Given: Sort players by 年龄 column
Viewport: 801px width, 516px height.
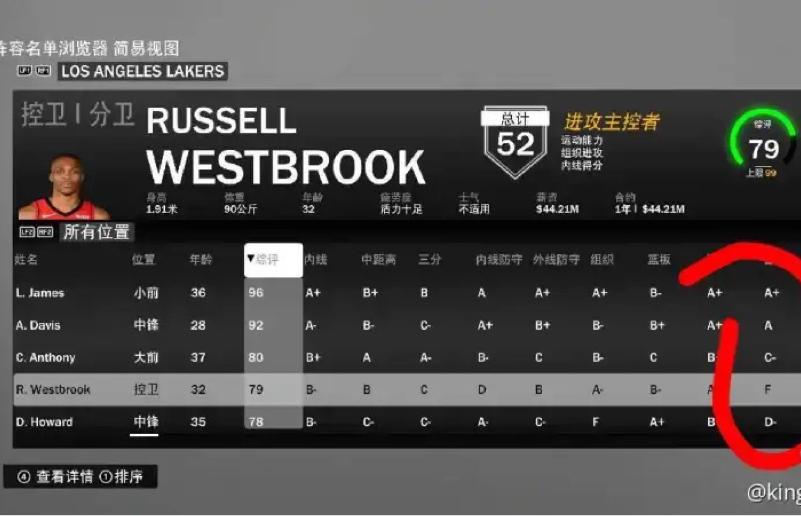Looking at the screenshot, I should tap(201, 260).
